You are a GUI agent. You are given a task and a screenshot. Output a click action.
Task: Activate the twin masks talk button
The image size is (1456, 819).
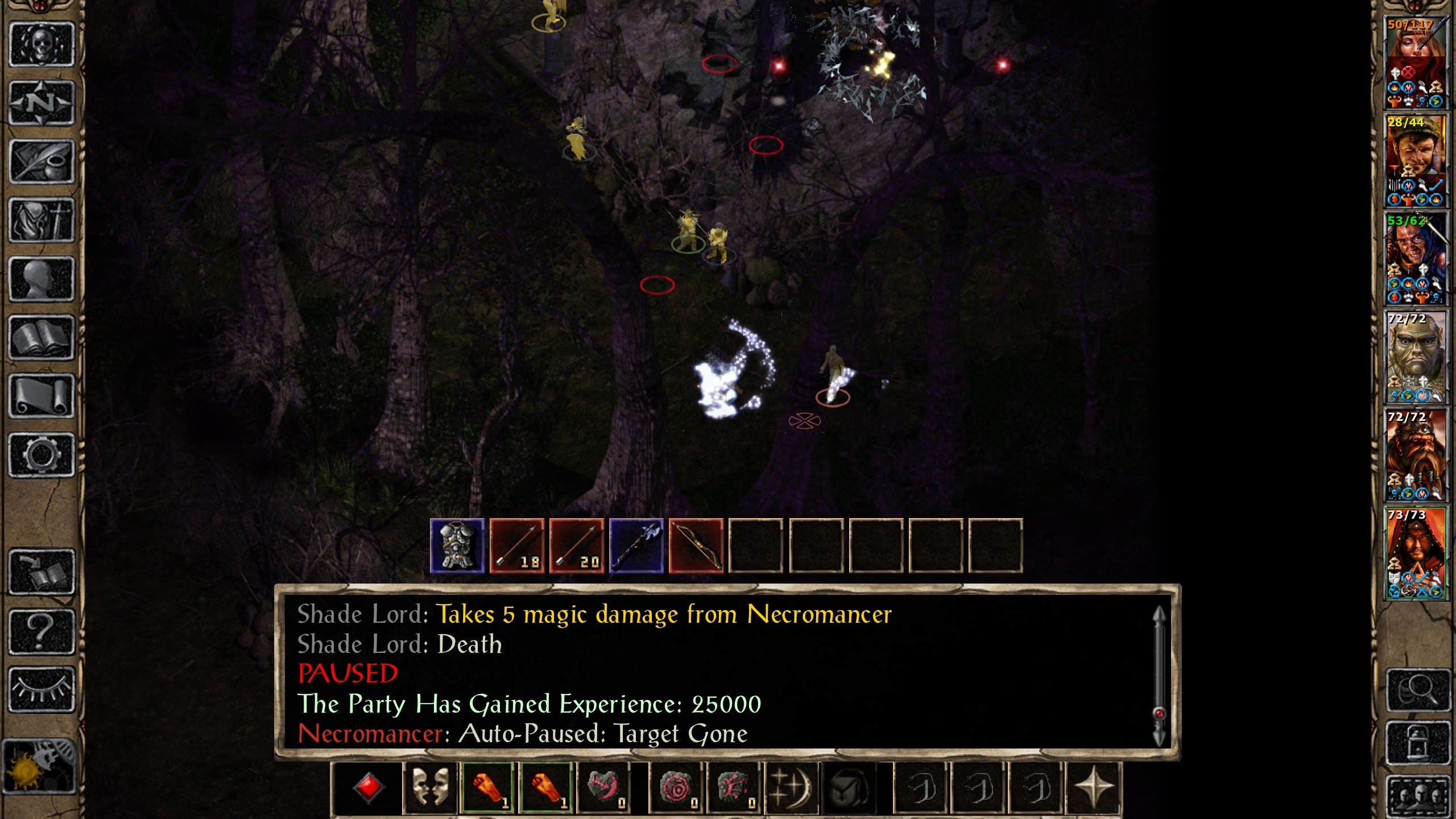click(x=430, y=788)
